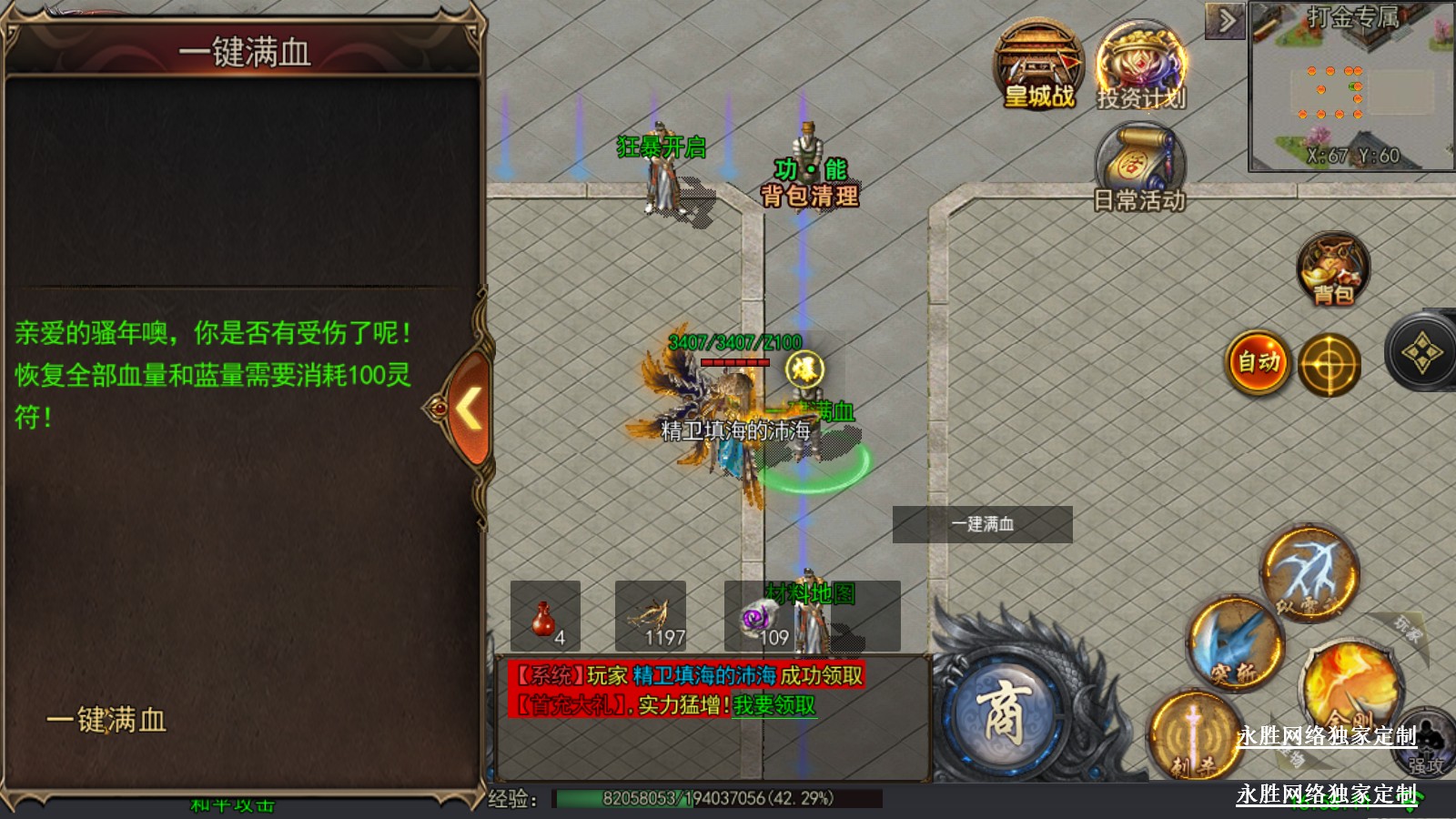Screen dimensions: 1456x819
Task: Collapse the top icons with the chevron
Action: [x=1226, y=20]
